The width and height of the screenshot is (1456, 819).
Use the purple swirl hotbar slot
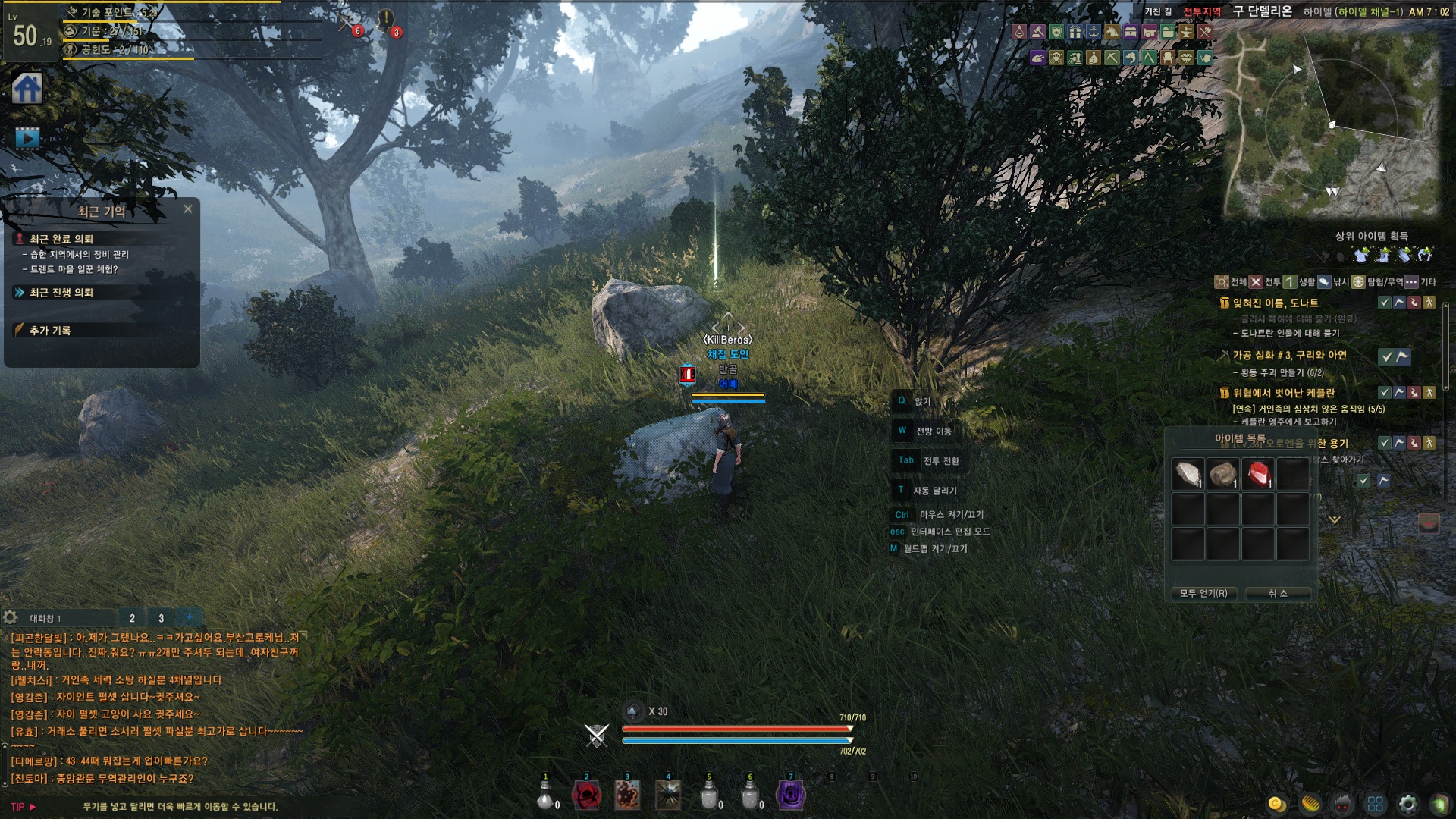point(791,795)
